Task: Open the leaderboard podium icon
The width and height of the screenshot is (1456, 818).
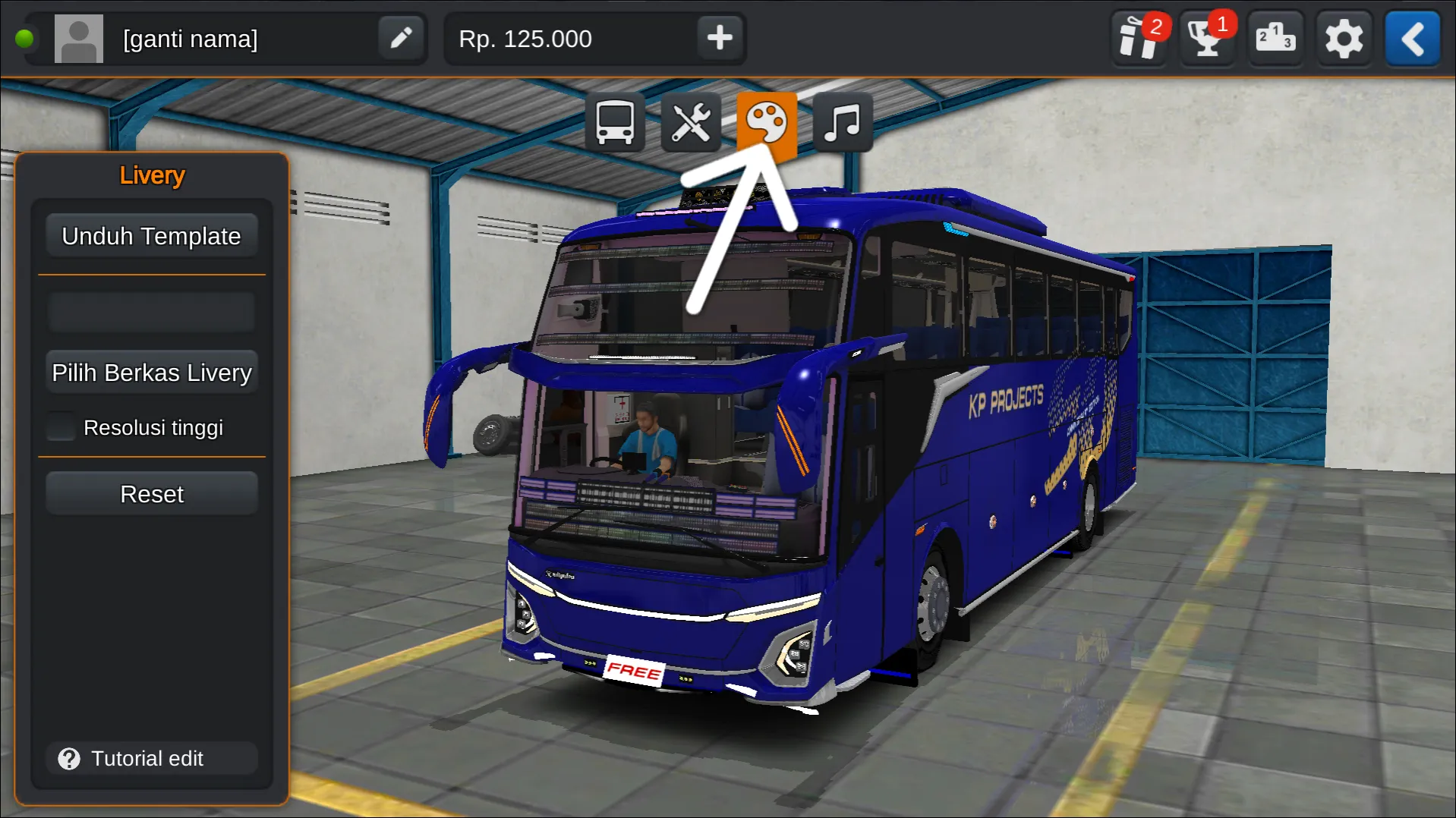Action: 1275,38
